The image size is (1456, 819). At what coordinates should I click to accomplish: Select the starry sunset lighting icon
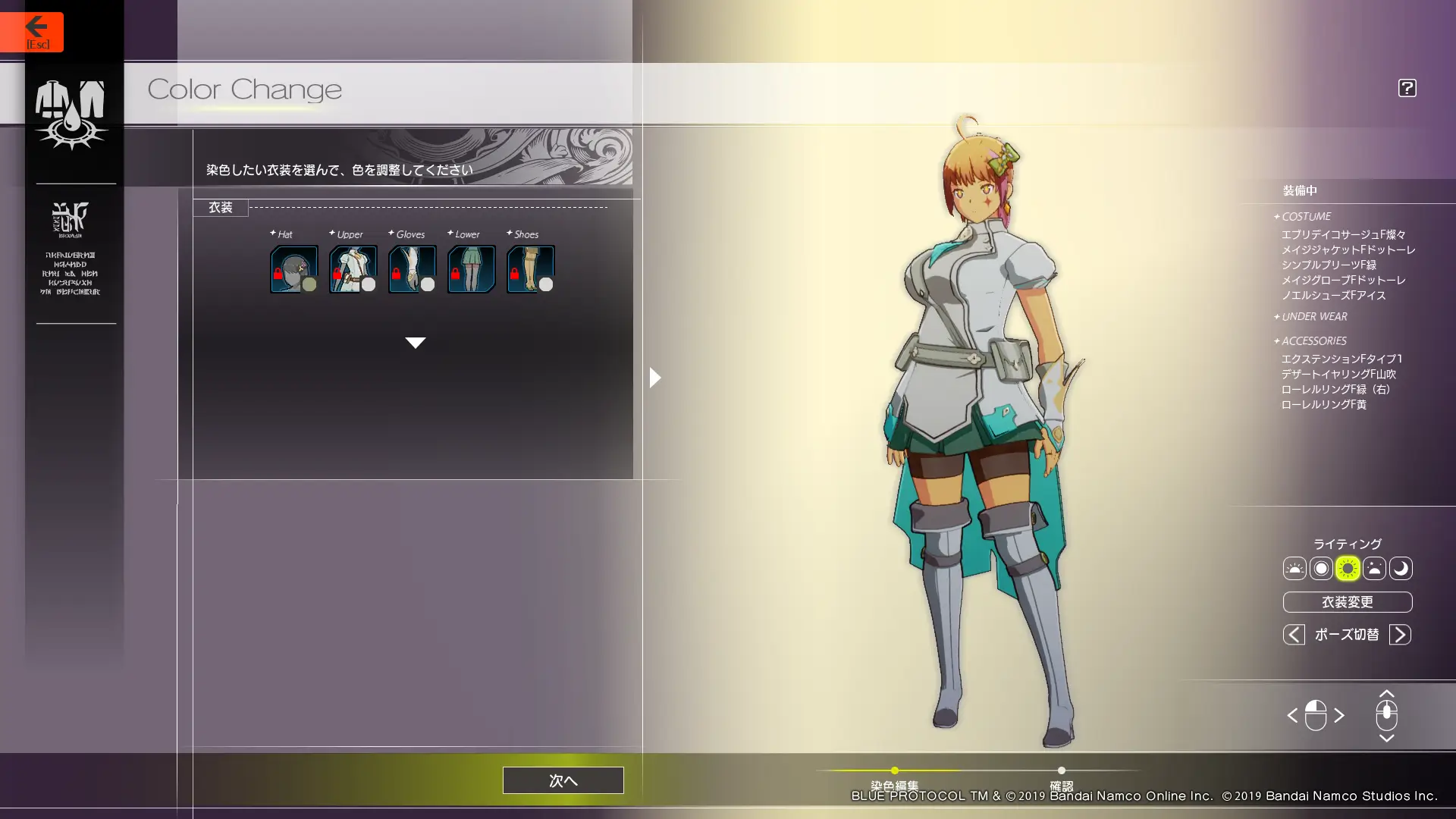(x=1376, y=569)
